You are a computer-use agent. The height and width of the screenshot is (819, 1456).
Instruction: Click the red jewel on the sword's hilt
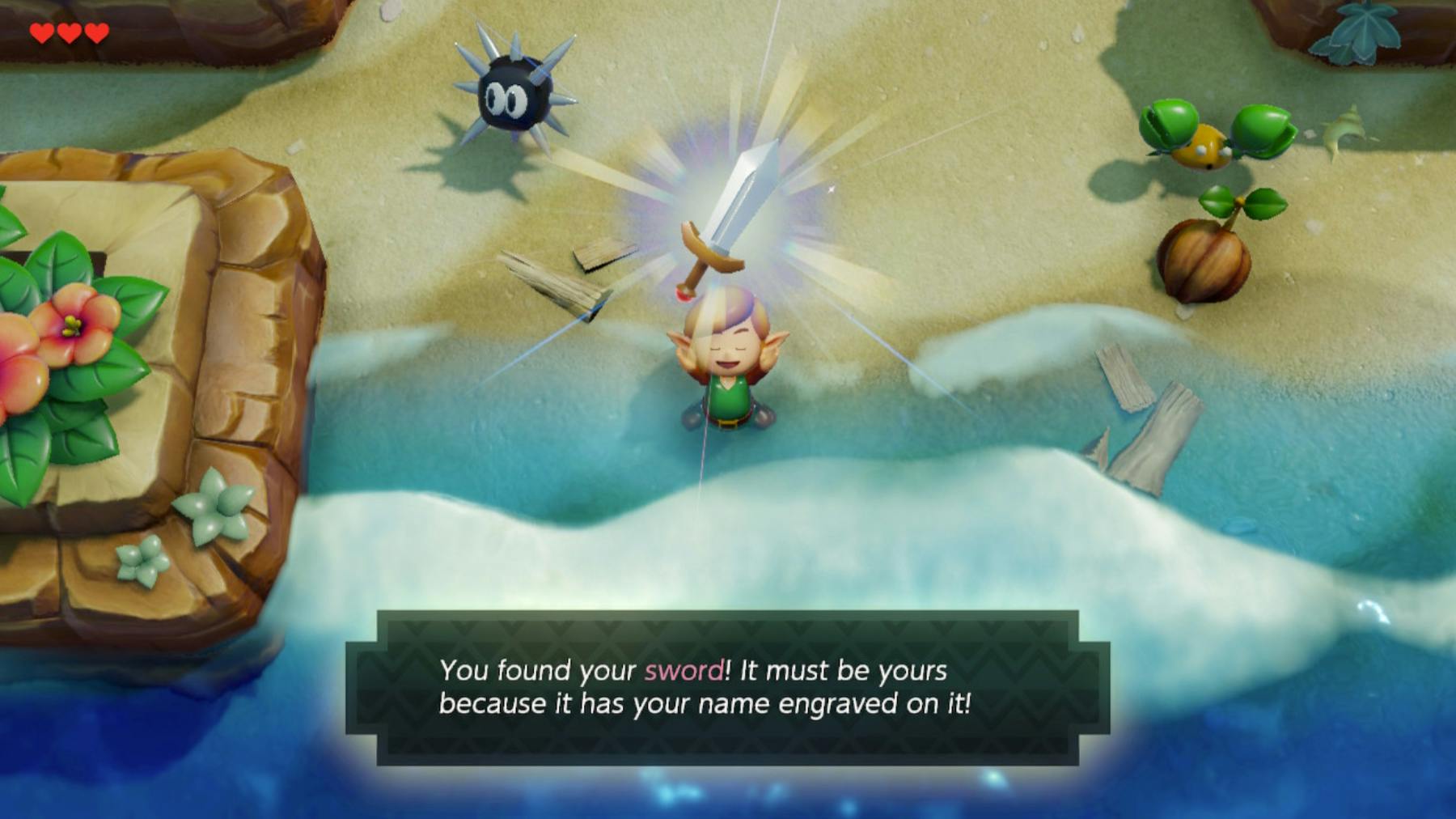coord(682,293)
